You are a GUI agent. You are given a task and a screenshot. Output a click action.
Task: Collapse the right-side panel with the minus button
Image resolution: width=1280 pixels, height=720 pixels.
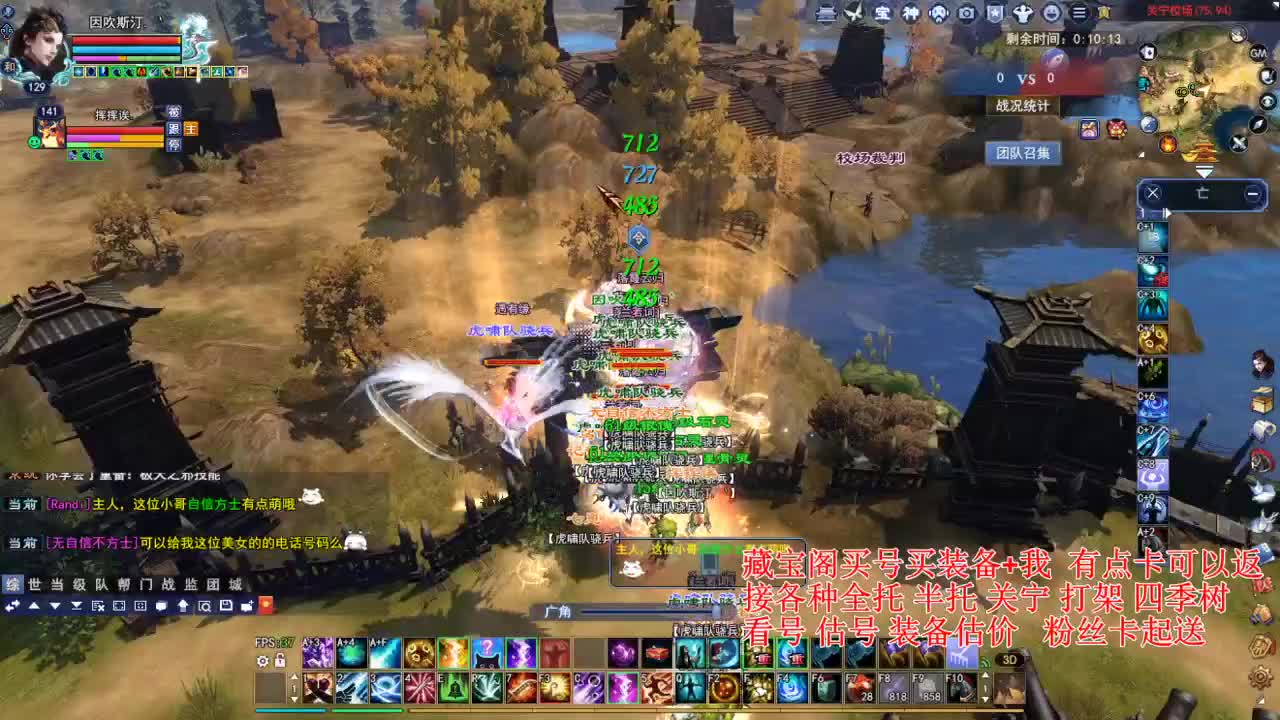pyautogui.click(x=1252, y=194)
